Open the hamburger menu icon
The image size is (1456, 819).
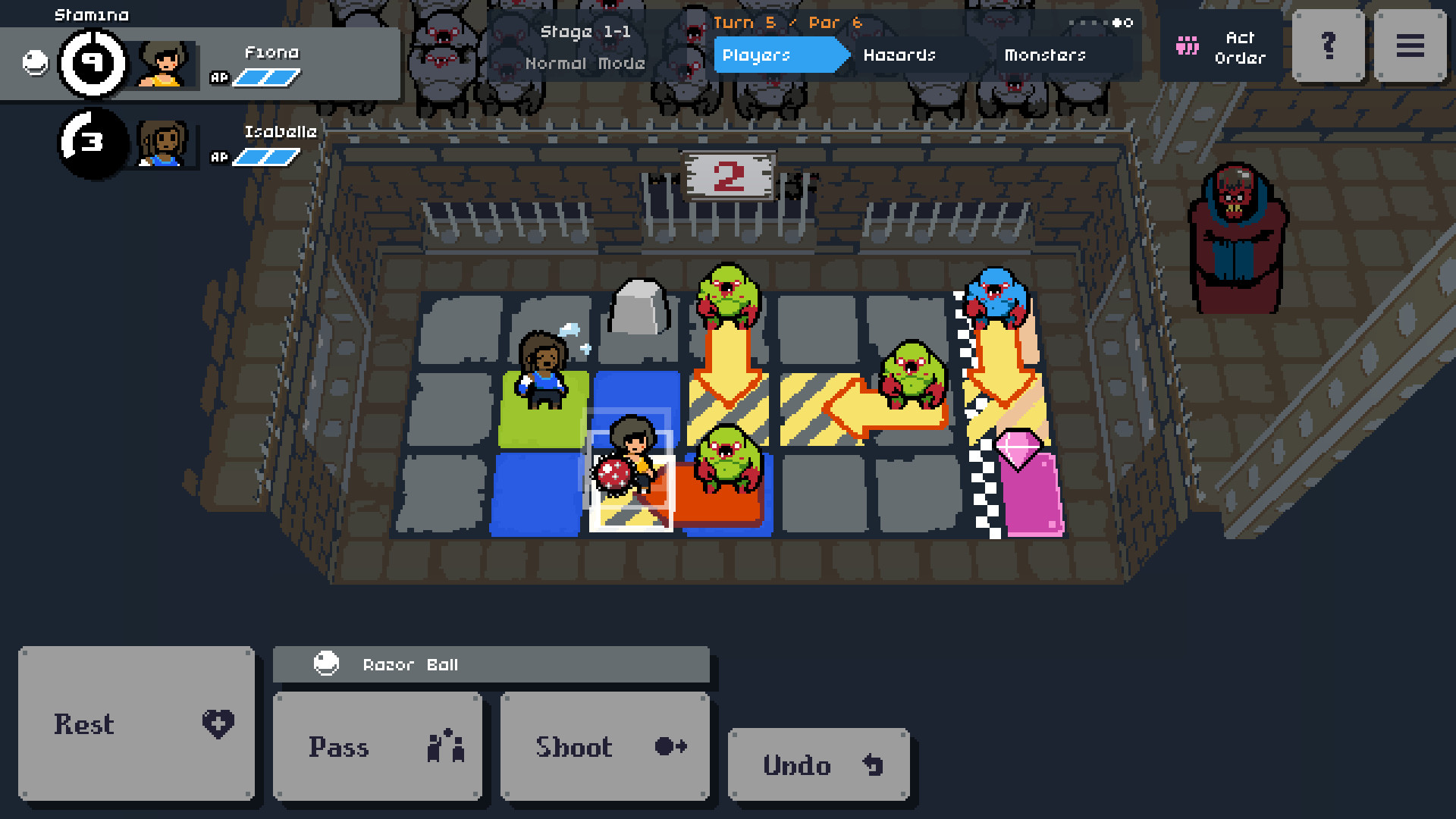pos(1410,46)
